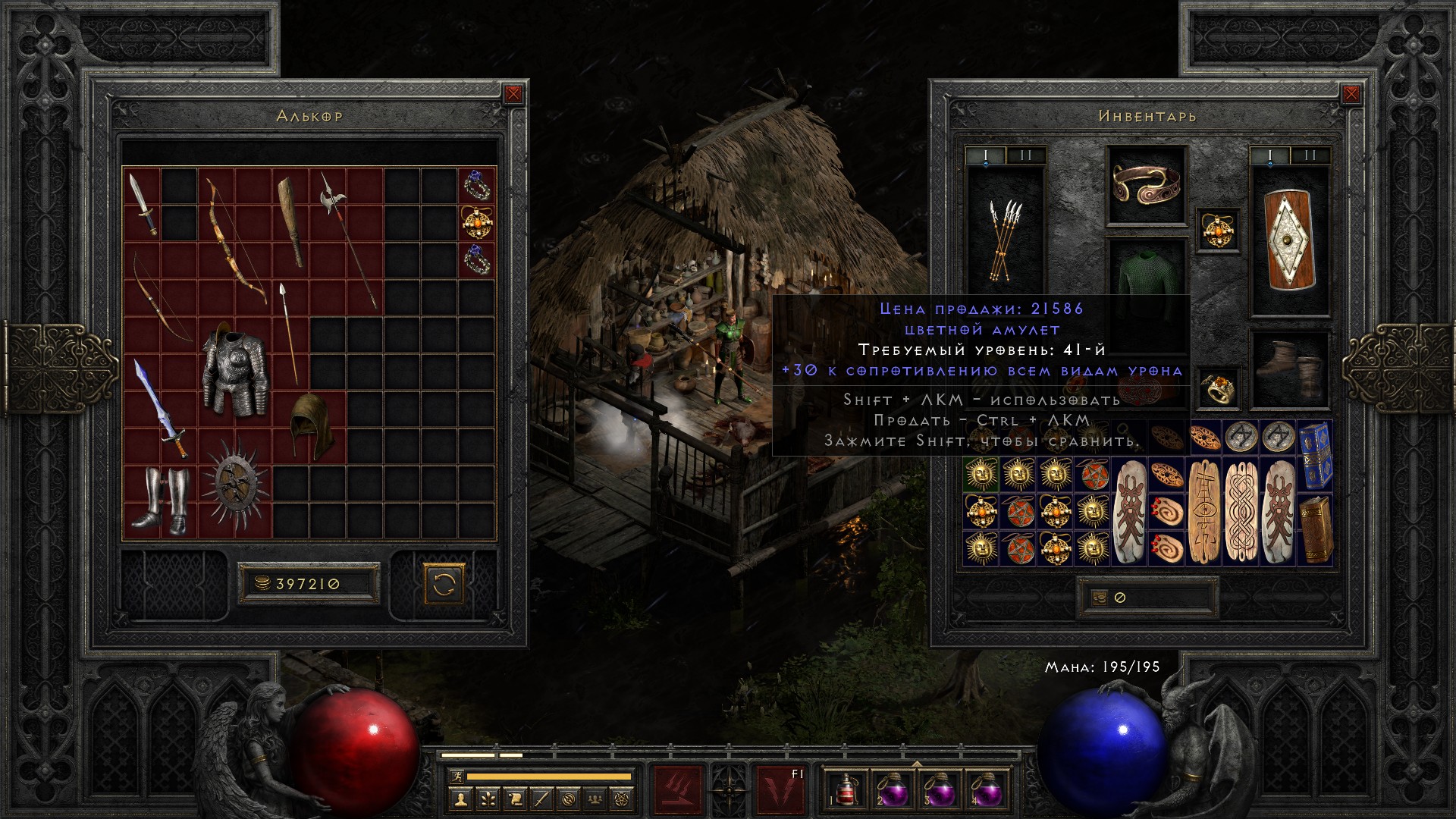Click the equipped diamond-emblem shield slot
The height and width of the screenshot is (819, 1456).
tap(1289, 240)
